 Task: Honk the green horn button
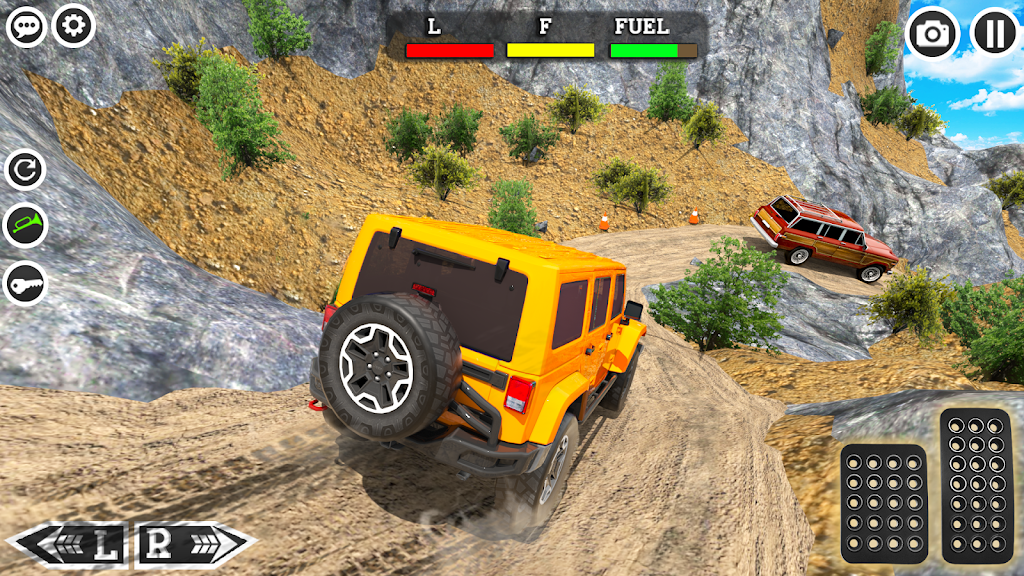tap(26, 227)
